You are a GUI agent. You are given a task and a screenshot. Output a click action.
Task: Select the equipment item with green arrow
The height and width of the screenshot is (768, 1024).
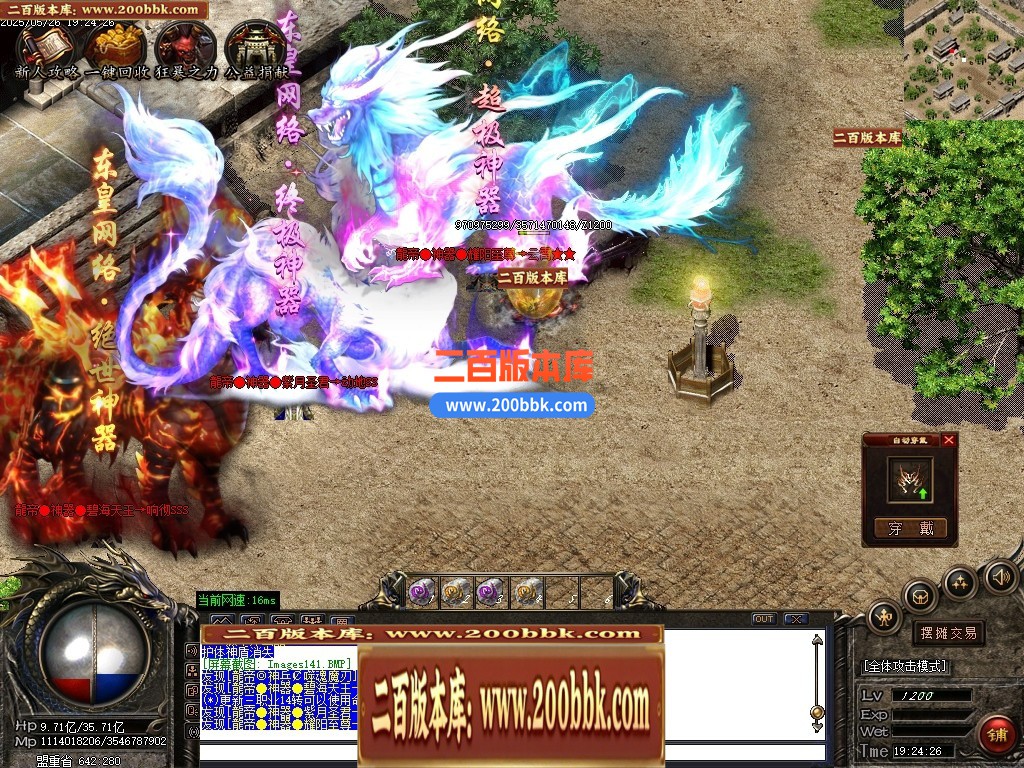point(910,480)
